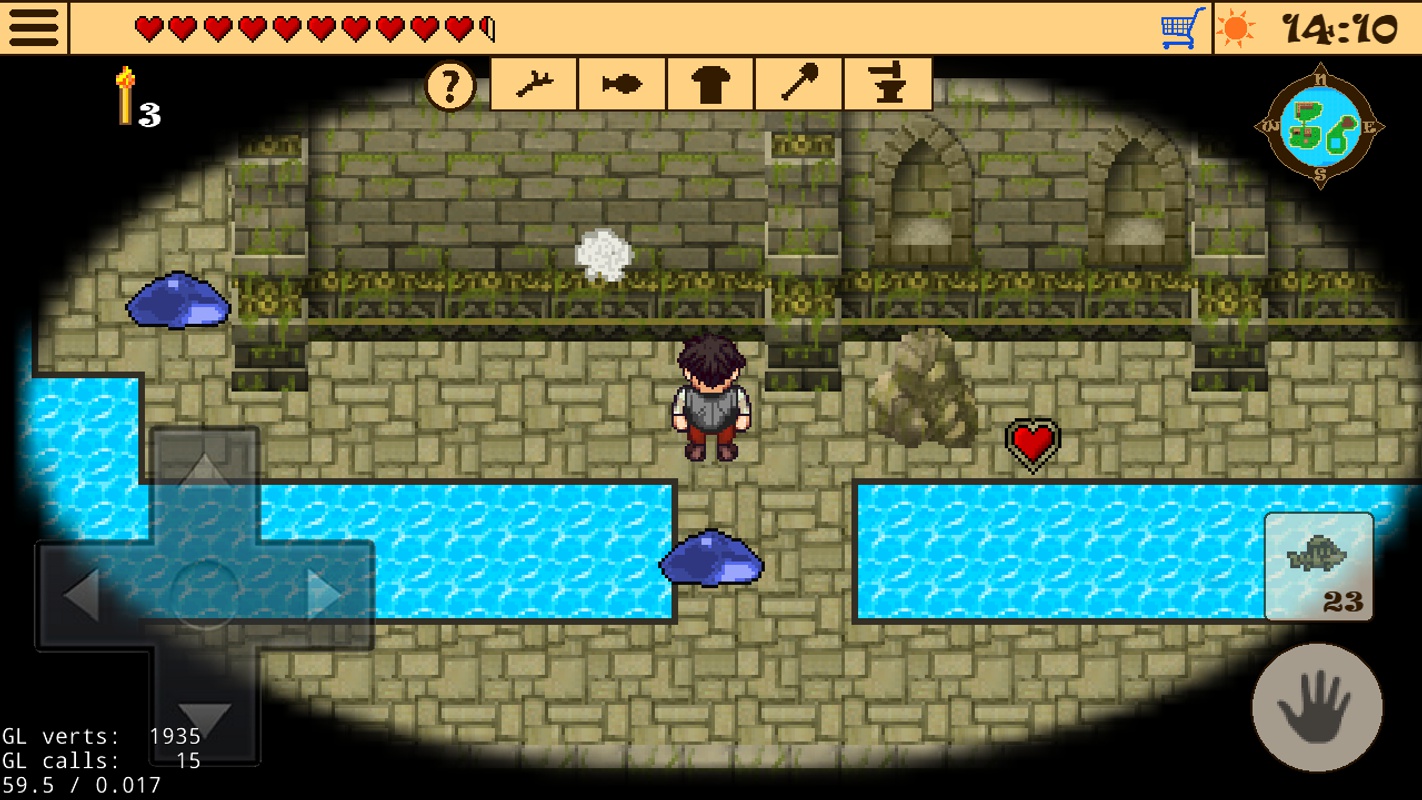This screenshot has width=1422, height=800.
Task: Open the shovel tools crafting category
Action: 798,83
